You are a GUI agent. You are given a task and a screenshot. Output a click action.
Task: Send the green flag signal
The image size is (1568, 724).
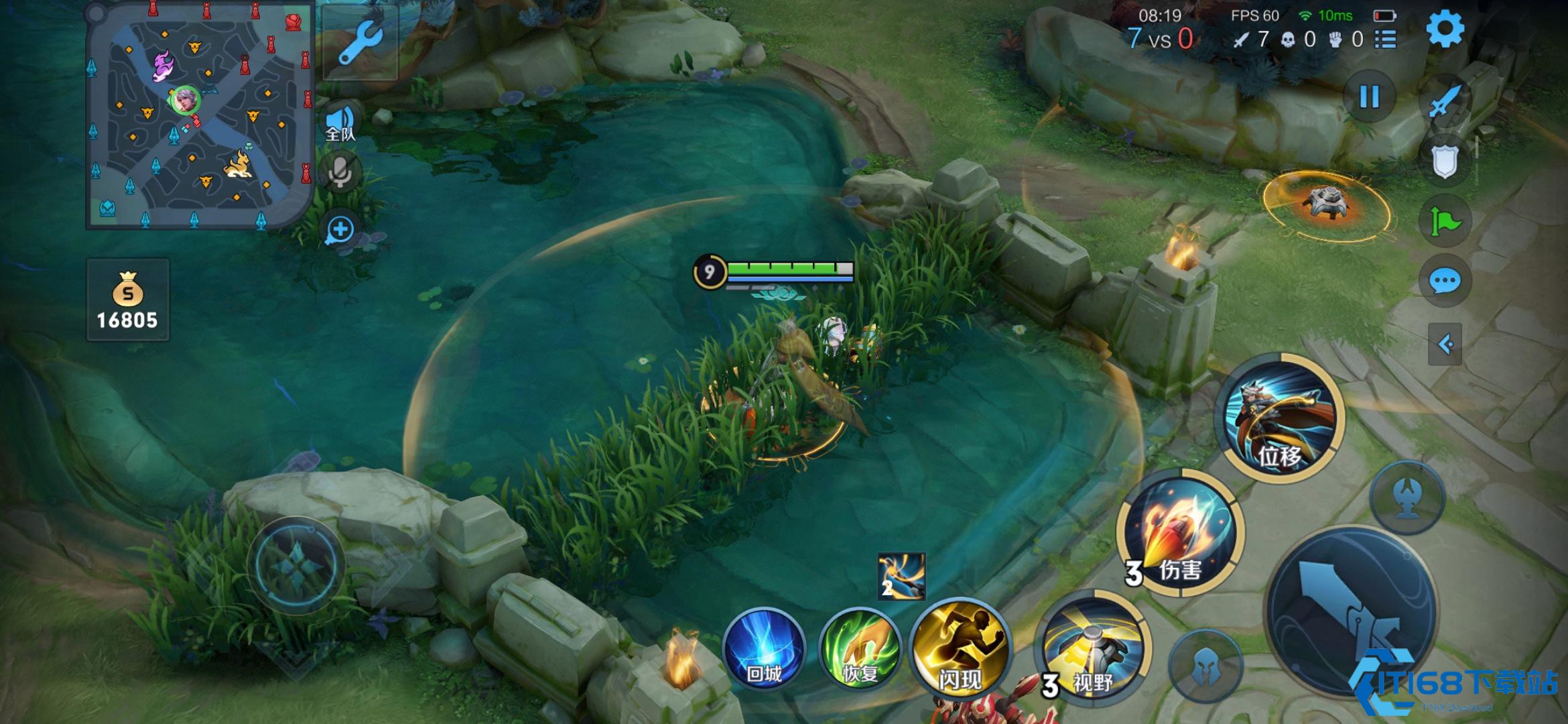tap(1445, 221)
